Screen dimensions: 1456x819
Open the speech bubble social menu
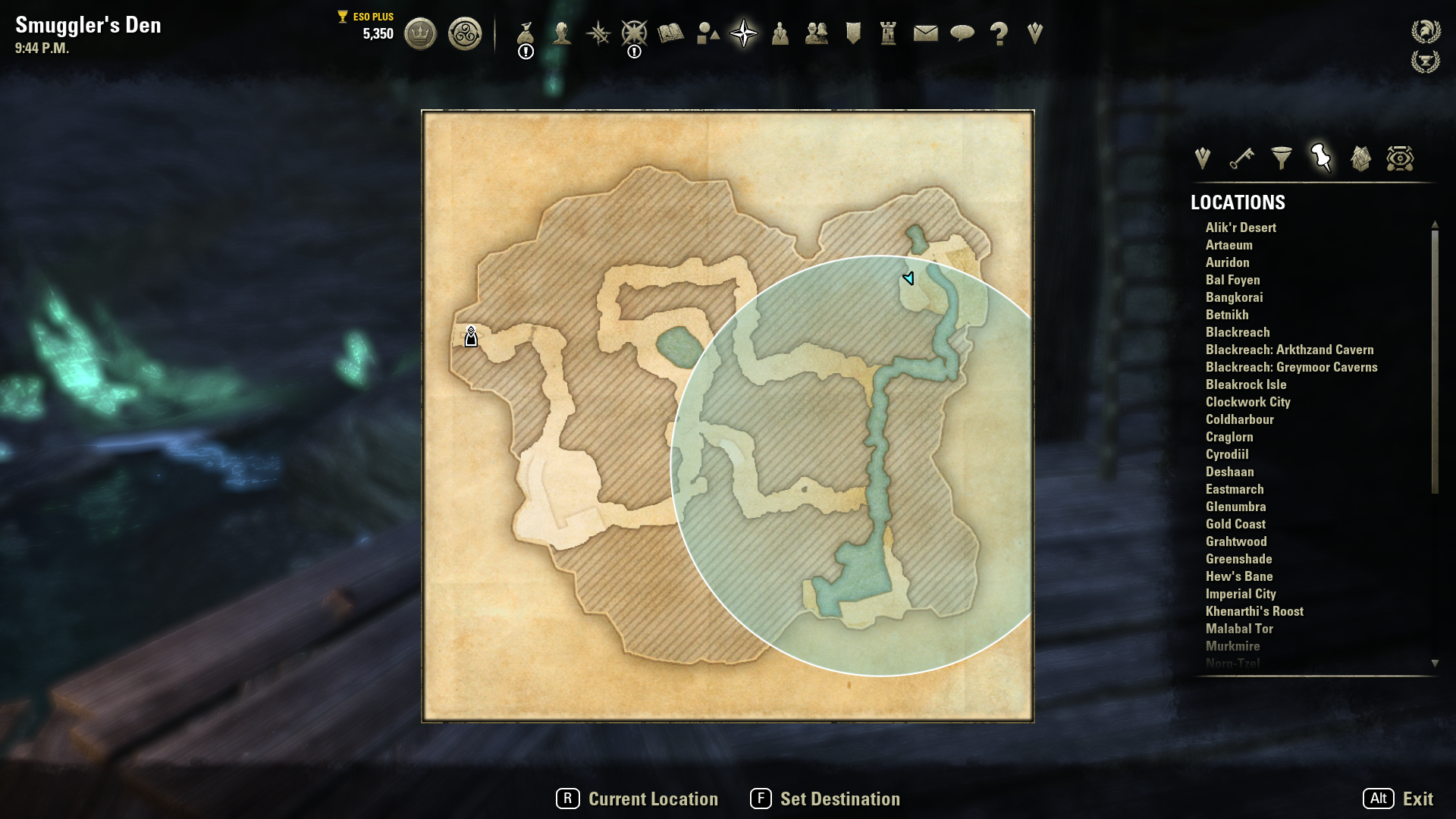(x=962, y=33)
